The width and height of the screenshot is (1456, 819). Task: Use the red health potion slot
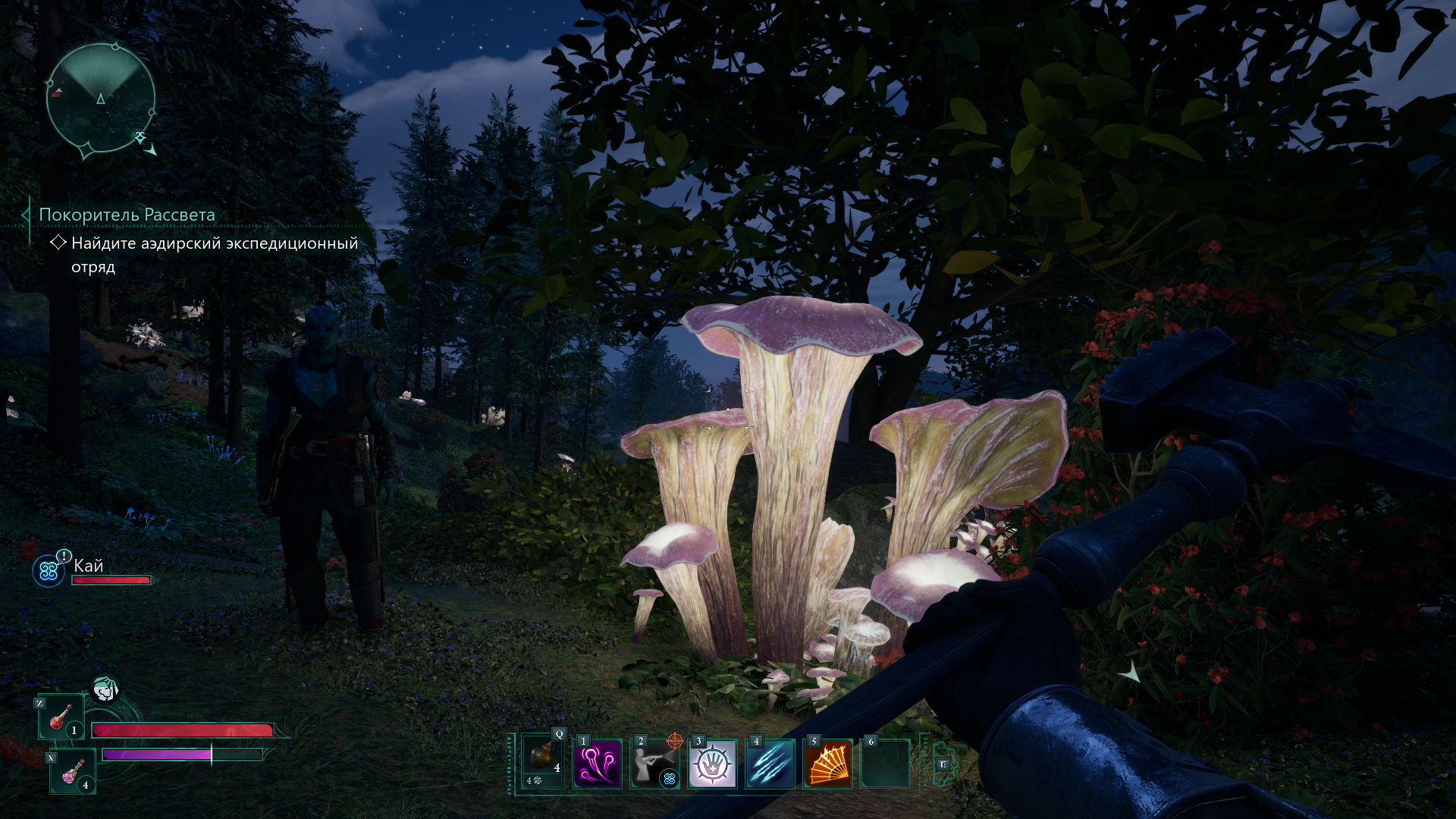62,717
